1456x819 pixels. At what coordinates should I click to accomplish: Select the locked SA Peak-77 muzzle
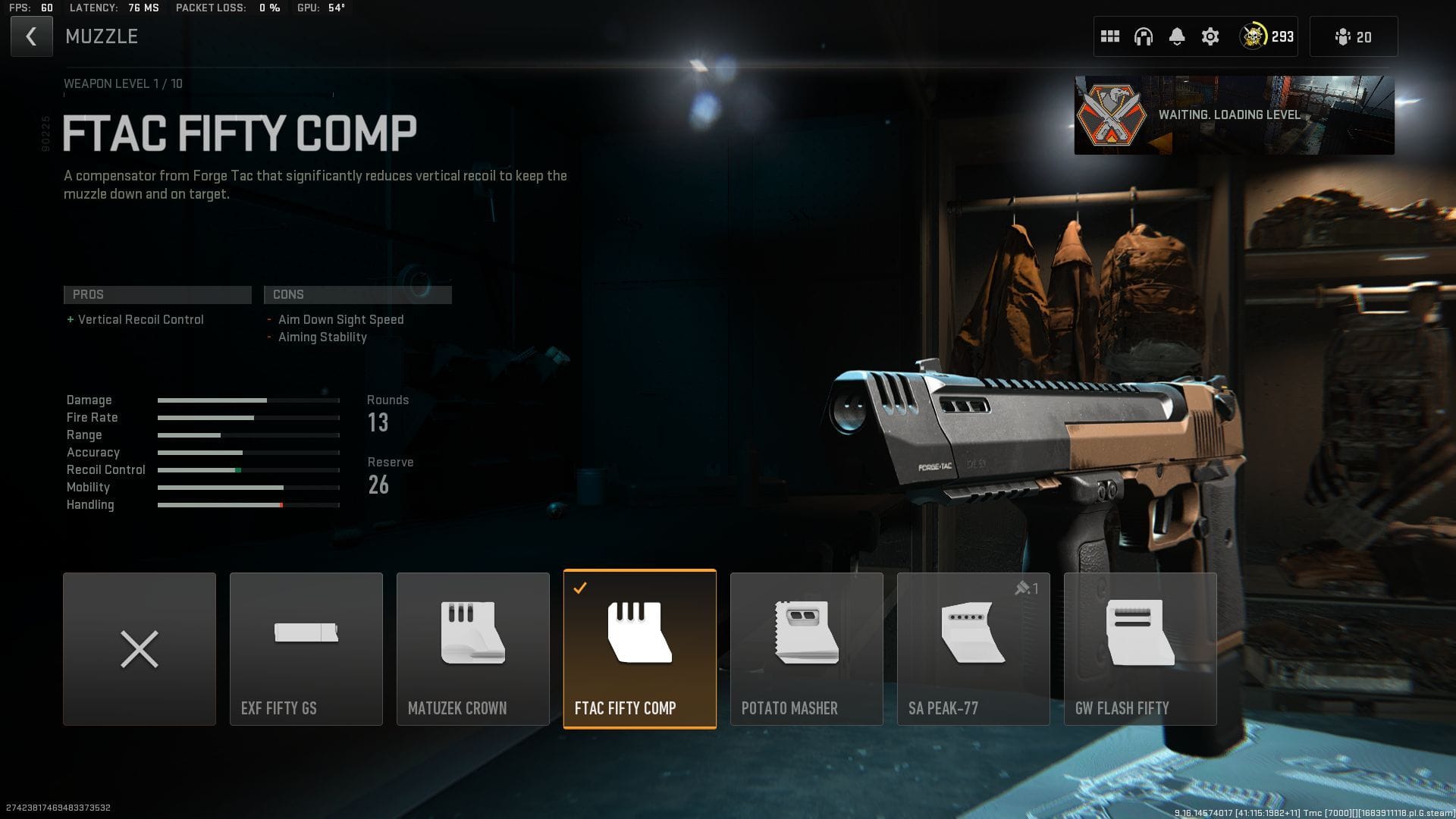click(x=973, y=648)
